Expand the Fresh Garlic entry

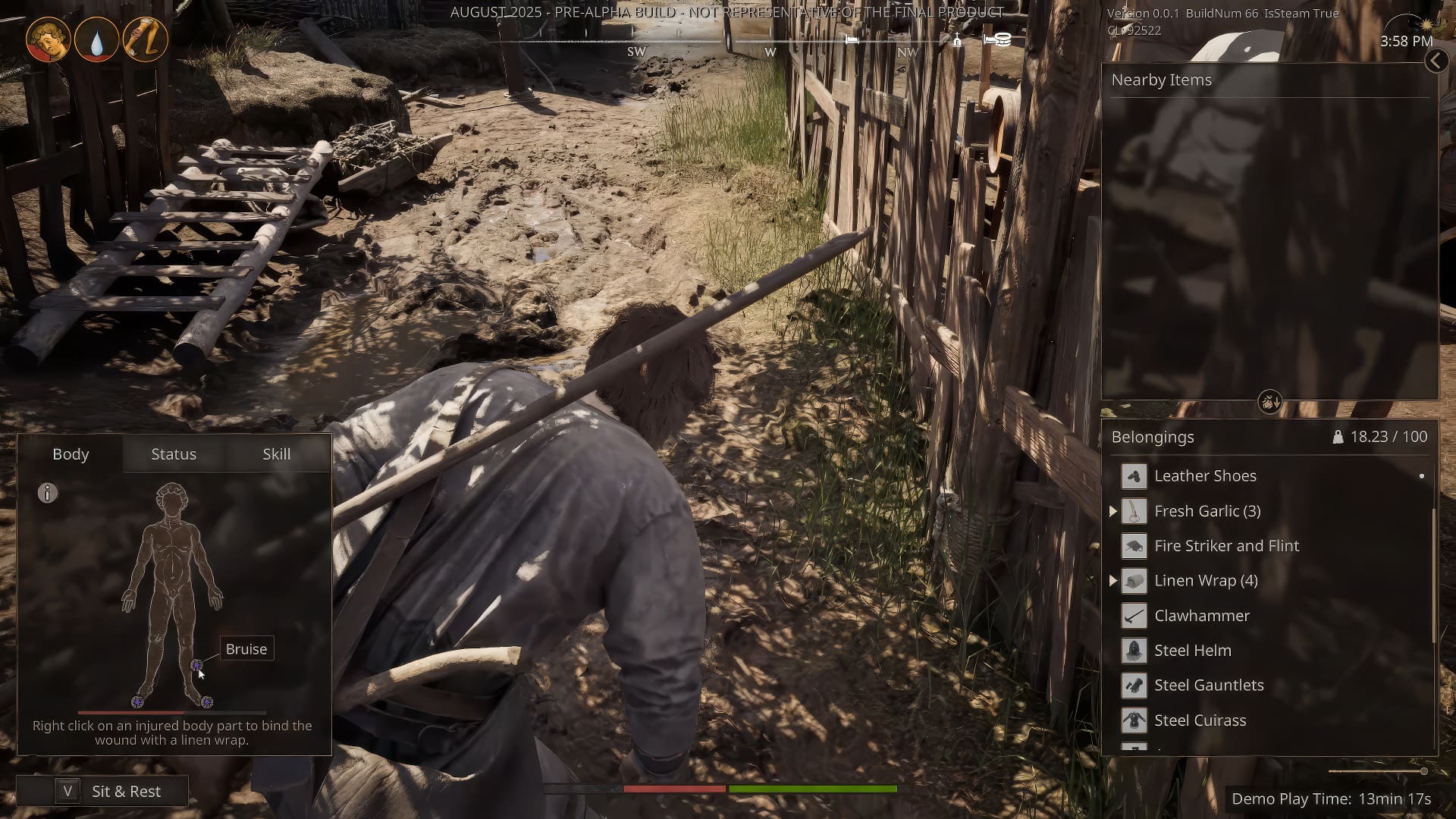[x=1112, y=510]
